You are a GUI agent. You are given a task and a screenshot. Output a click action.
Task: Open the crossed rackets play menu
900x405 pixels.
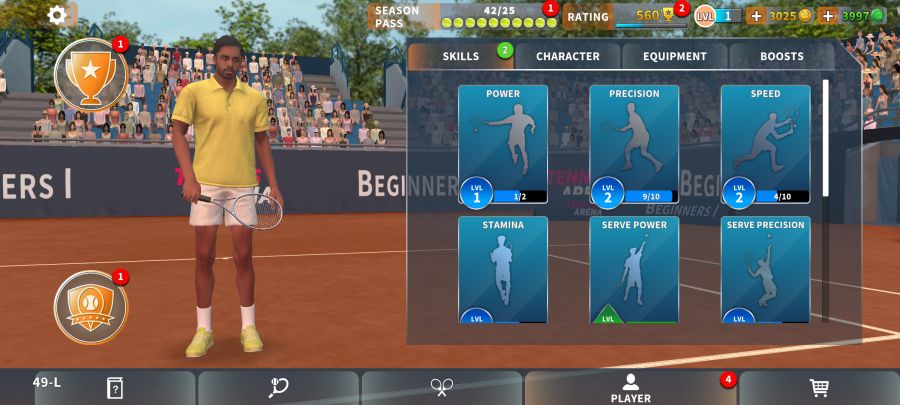click(442, 388)
